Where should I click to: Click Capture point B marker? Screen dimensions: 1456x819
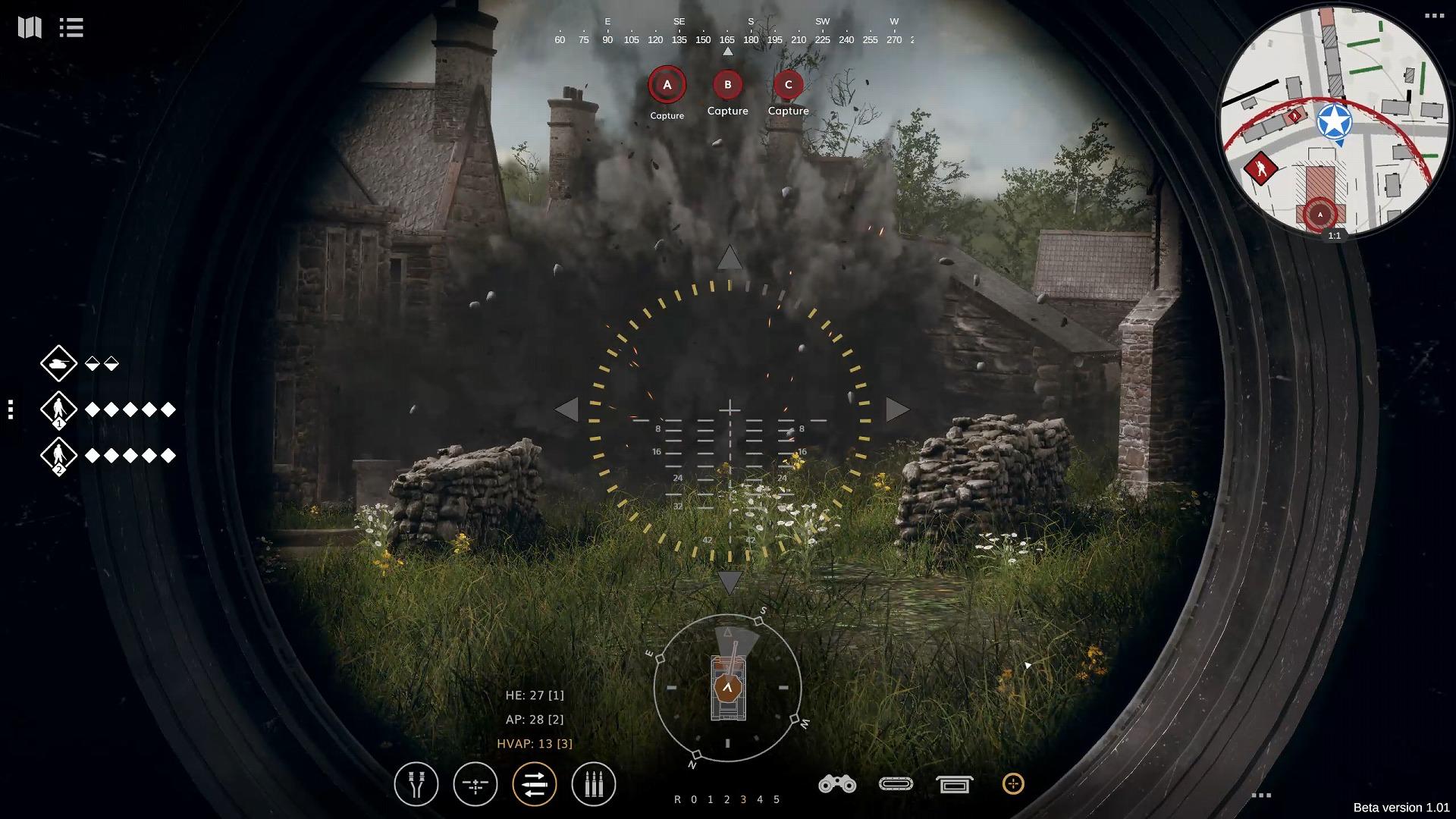point(727,86)
